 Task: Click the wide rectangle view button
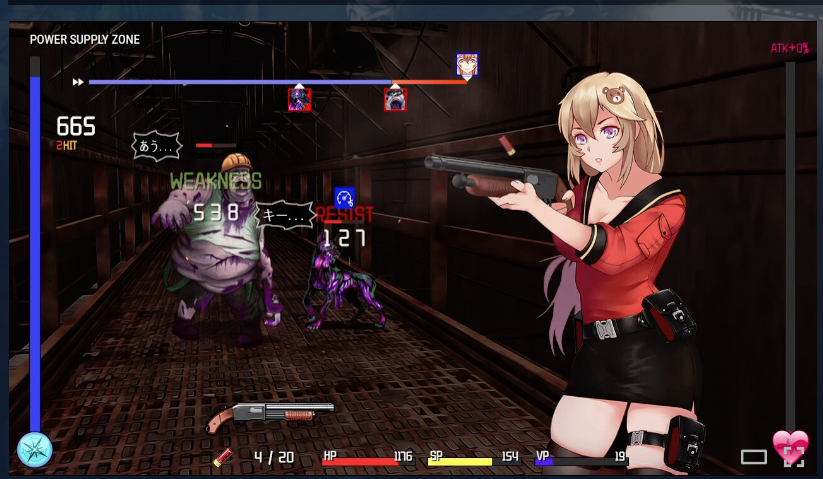tap(754, 457)
